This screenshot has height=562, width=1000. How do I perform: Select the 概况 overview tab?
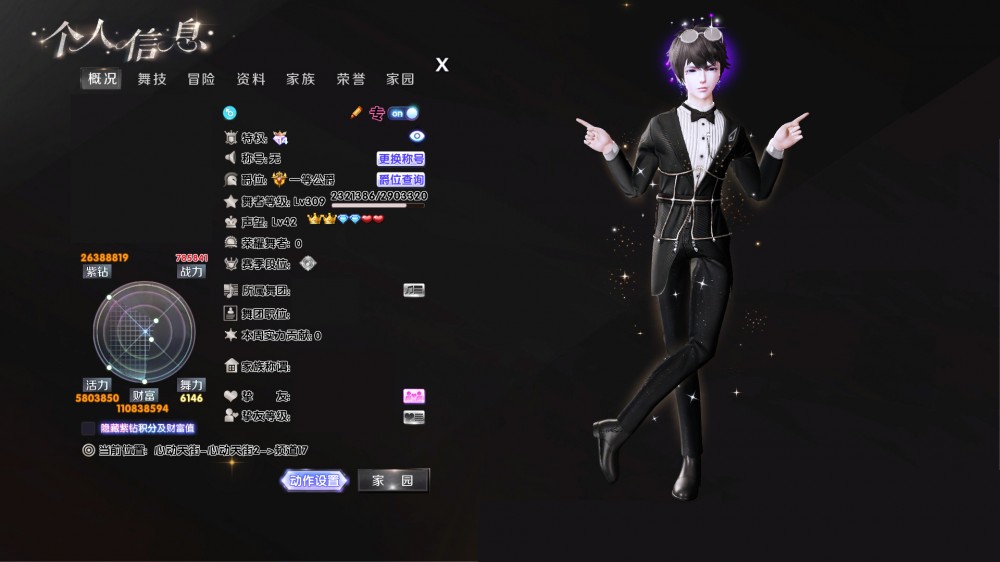pos(102,79)
